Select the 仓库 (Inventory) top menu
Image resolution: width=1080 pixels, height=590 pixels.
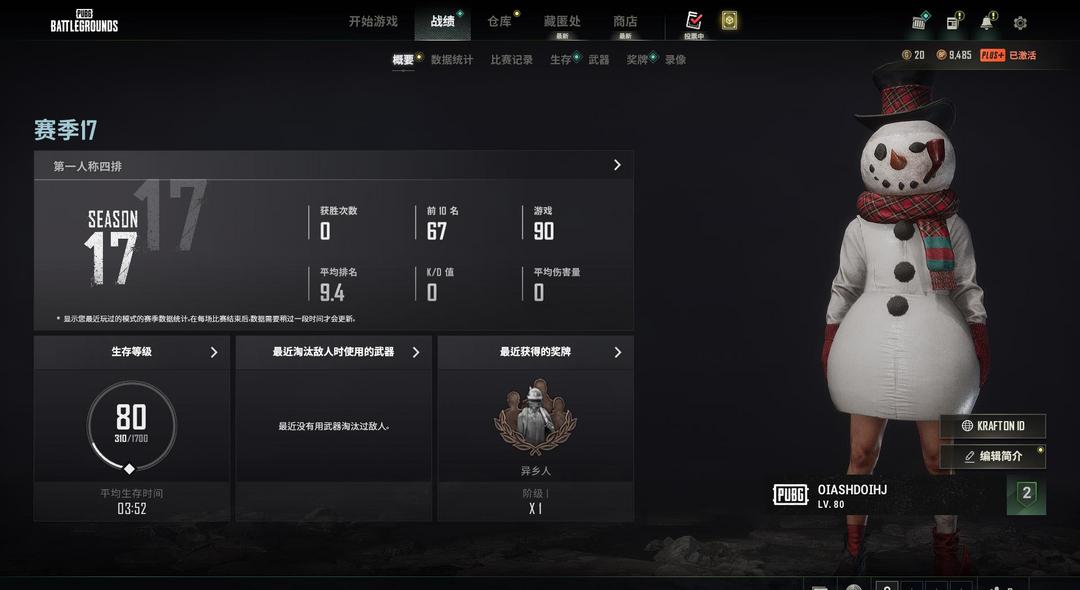click(x=499, y=21)
